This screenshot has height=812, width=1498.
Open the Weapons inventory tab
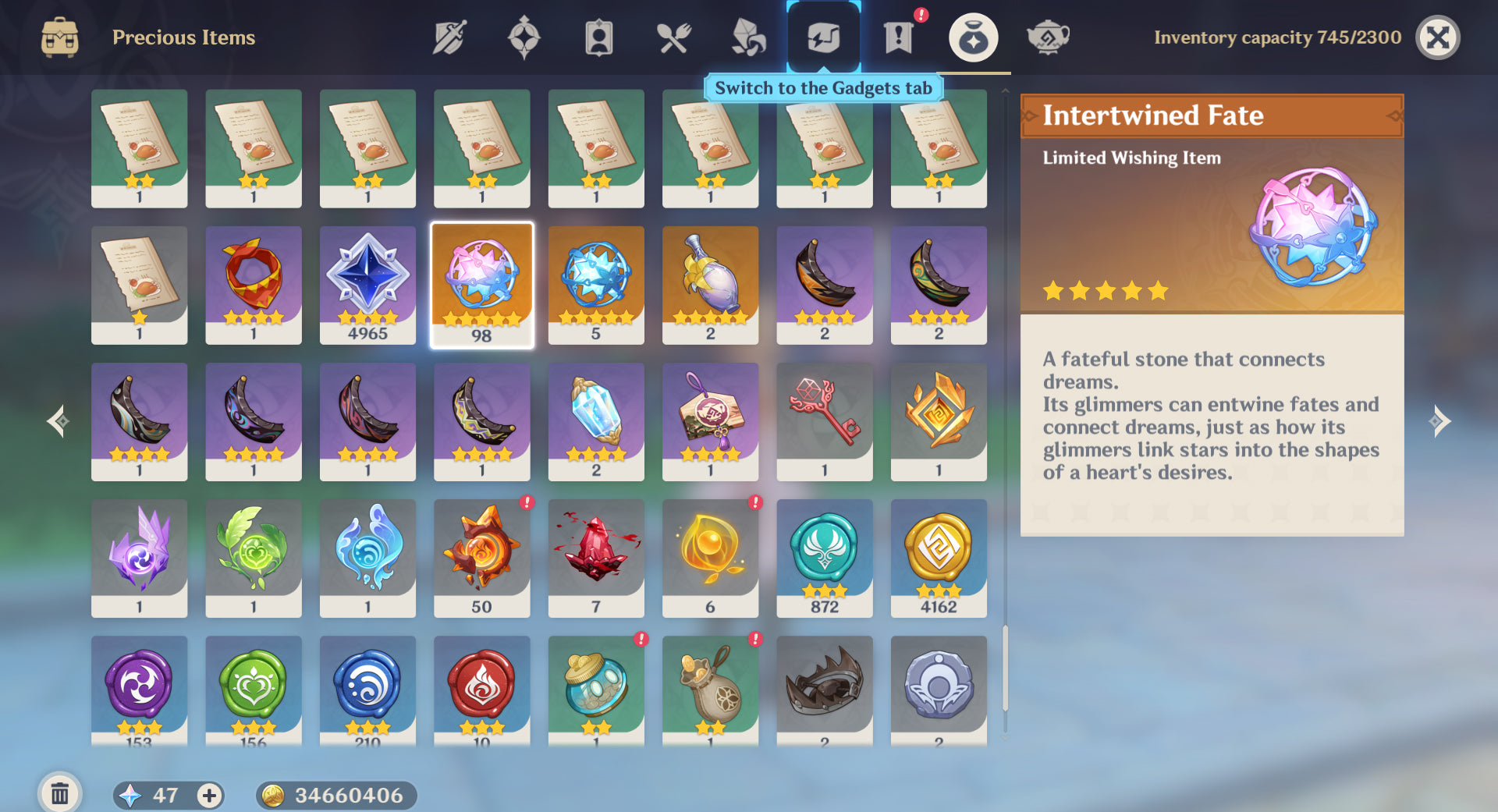coord(449,37)
